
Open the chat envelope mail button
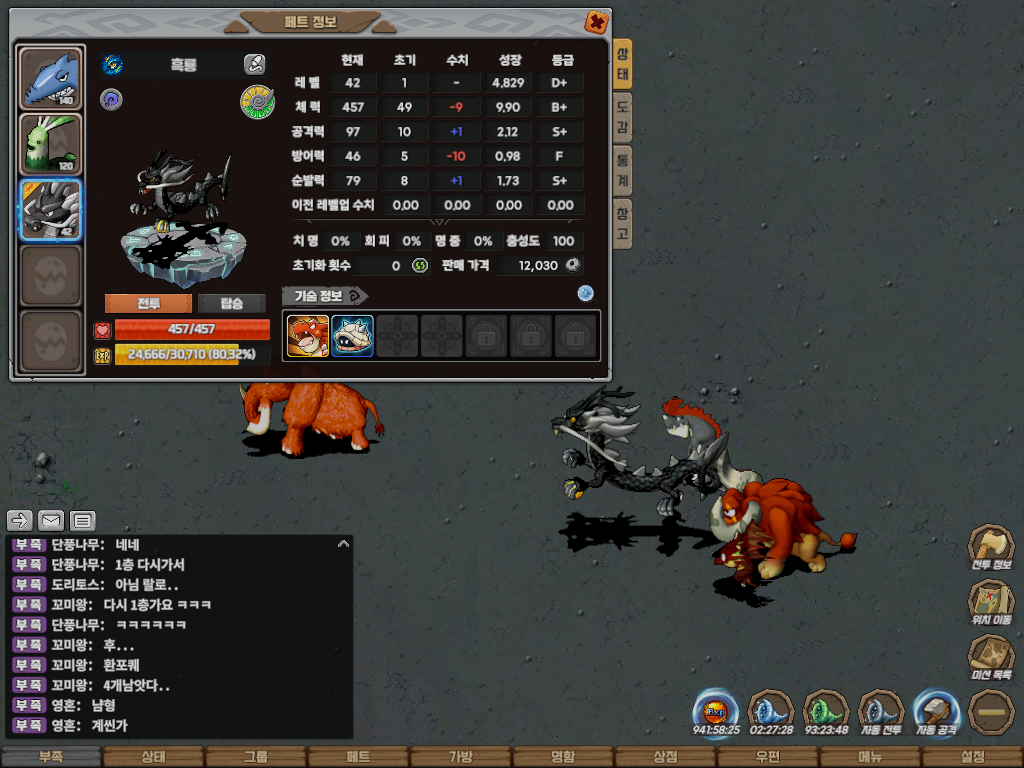(51, 520)
